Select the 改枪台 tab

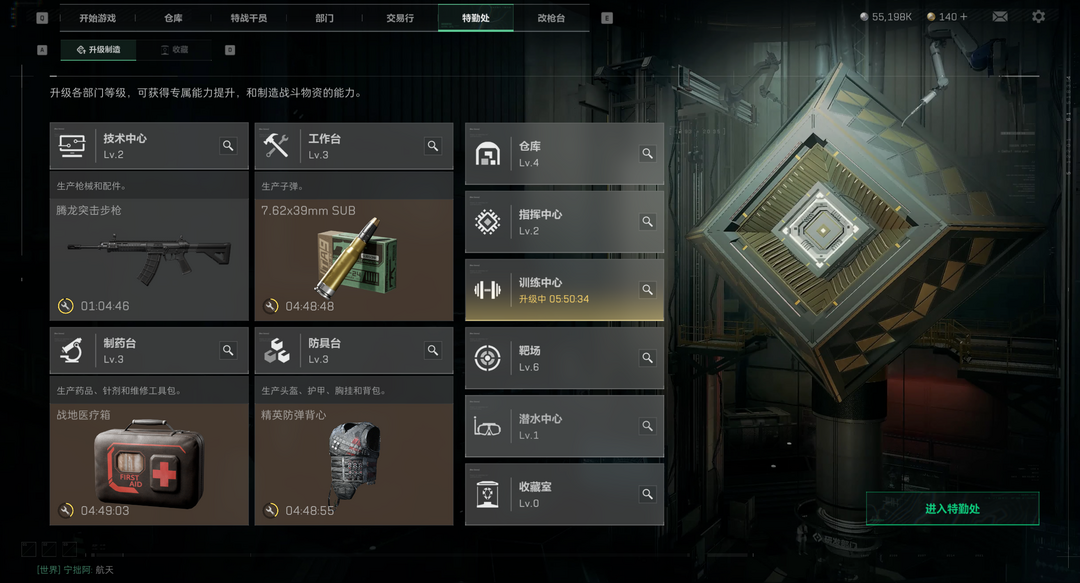(x=551, y=18)
